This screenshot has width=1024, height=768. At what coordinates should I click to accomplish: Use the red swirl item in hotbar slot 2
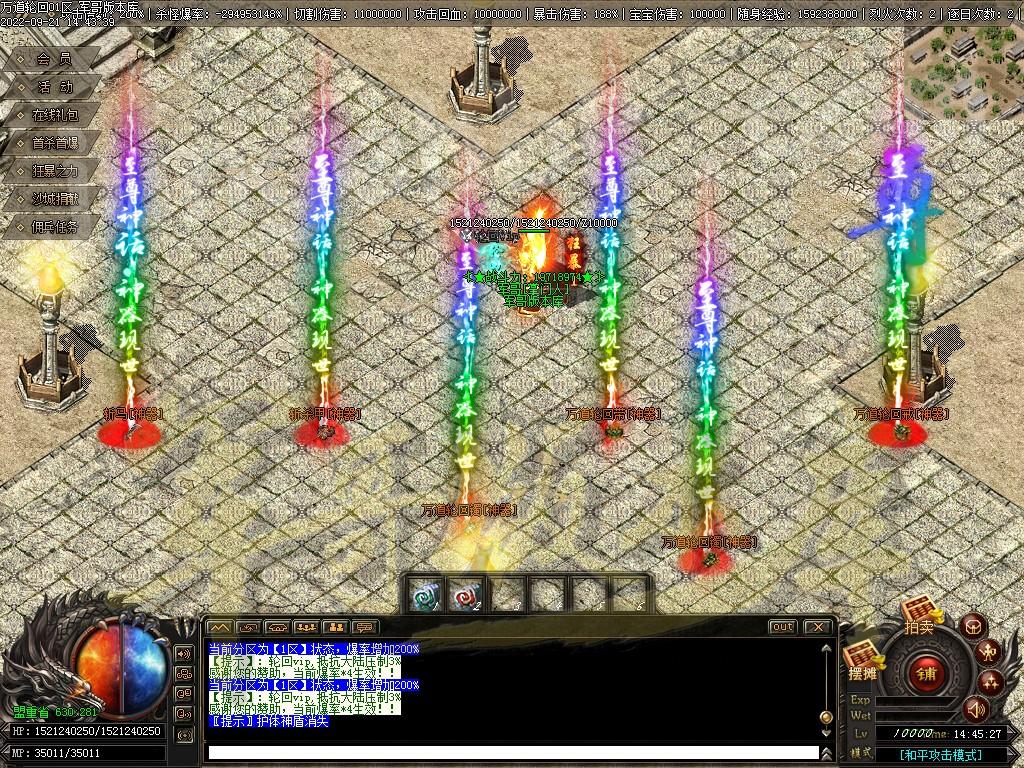[465, 594]
